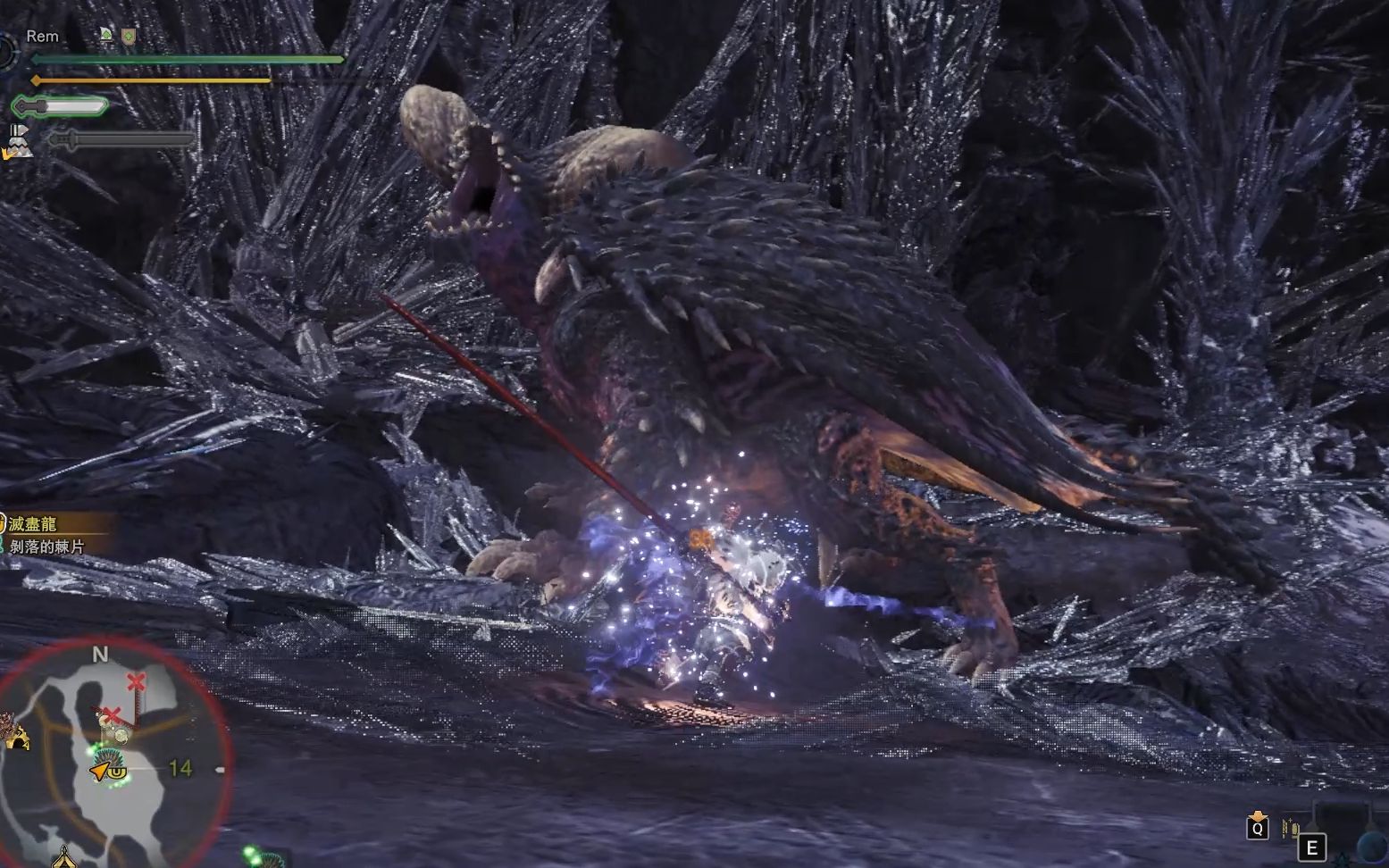
Task: Click the armor status icon below sharpness
Action: tap(20, 141)
